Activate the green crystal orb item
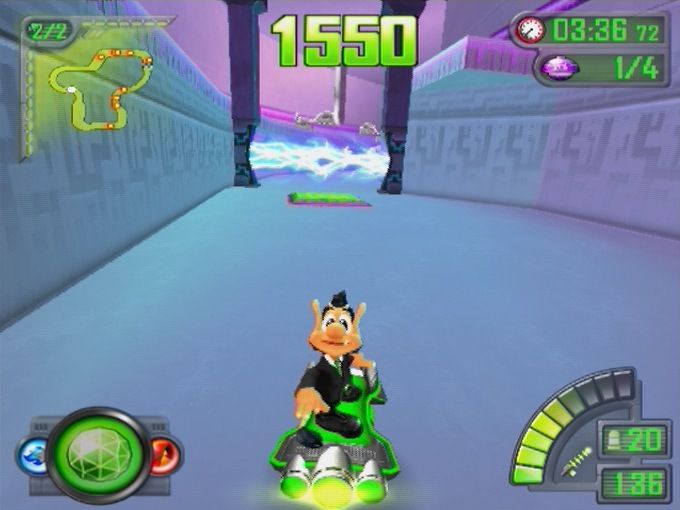680x510 pixels. pyautogui.click(x=97, y=455)
